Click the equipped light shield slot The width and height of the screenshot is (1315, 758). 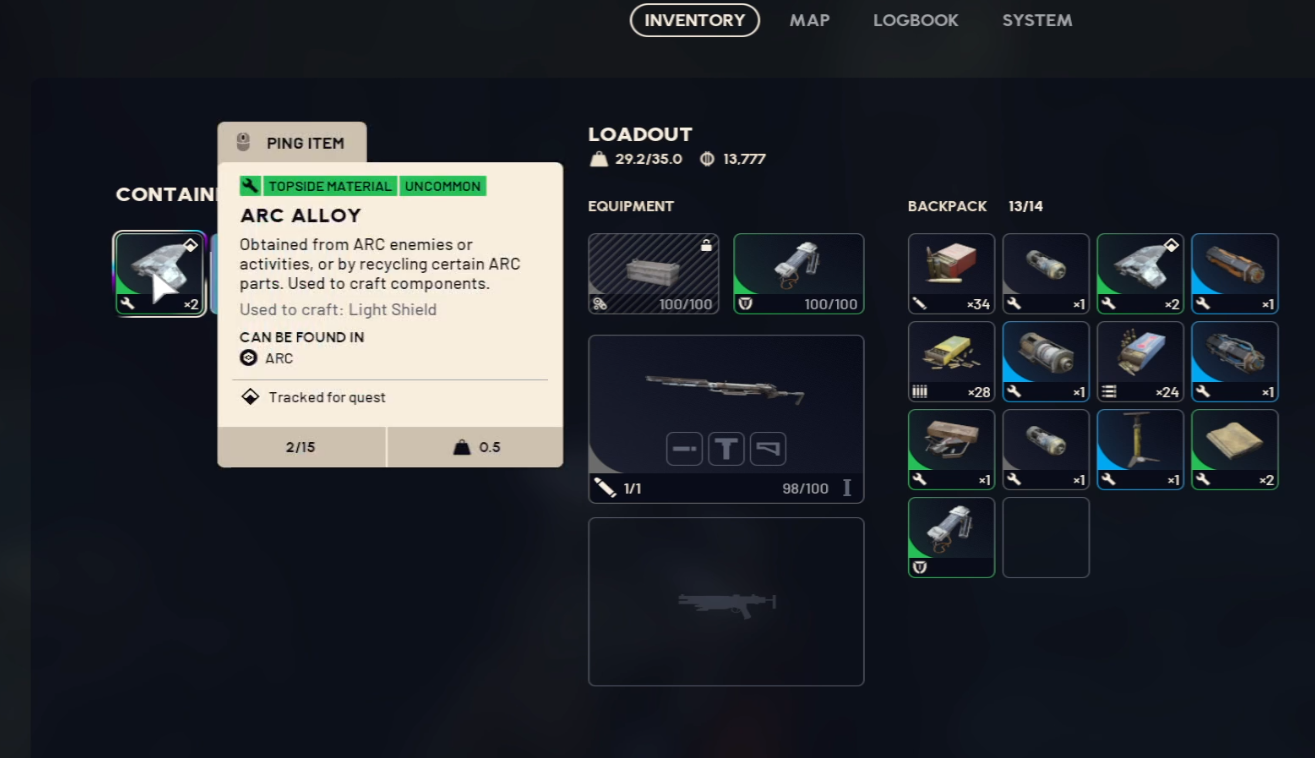pyautogui.click(x=798, y=273)
